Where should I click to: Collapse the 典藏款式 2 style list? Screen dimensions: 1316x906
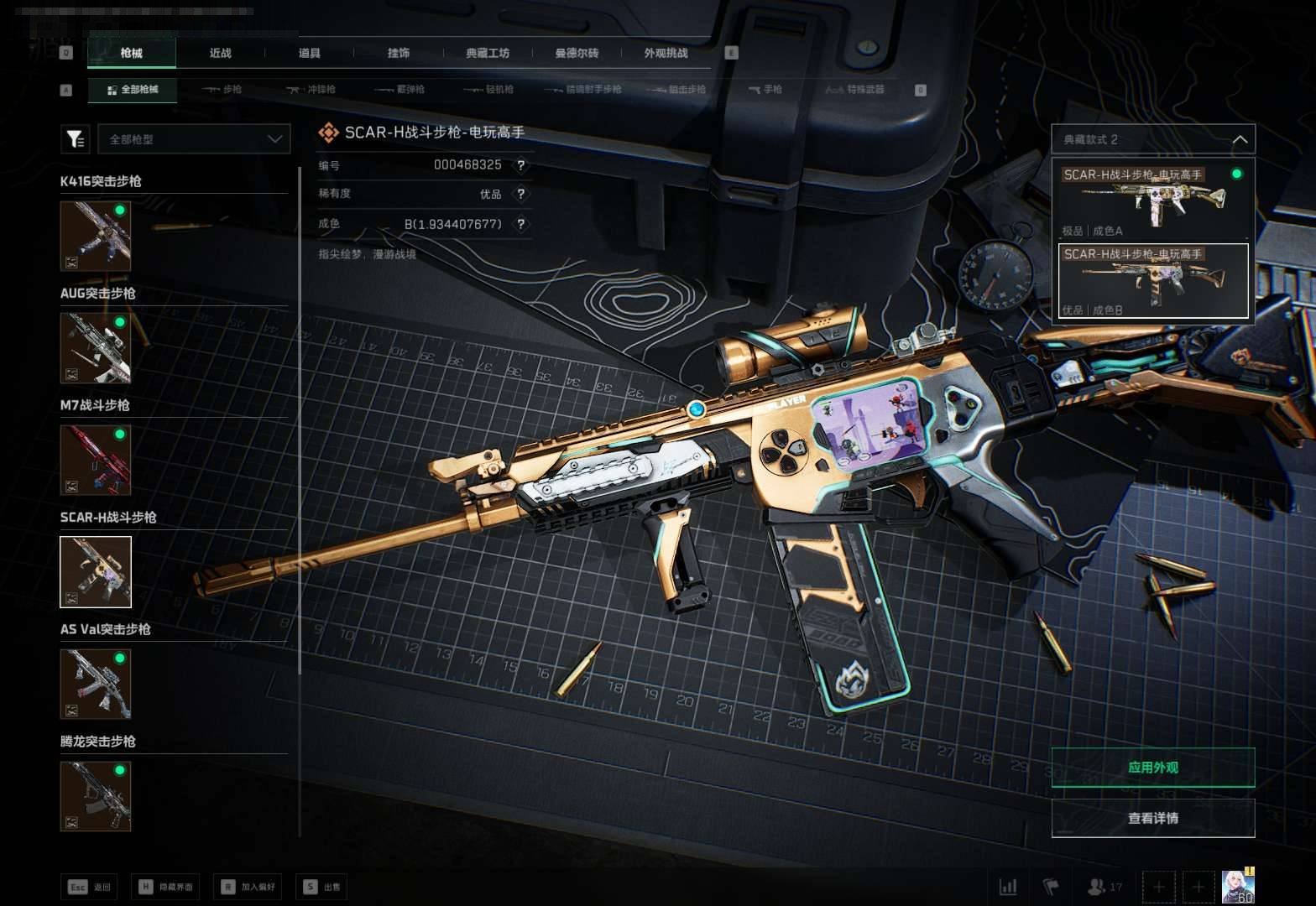click(x=1239, y=139)
